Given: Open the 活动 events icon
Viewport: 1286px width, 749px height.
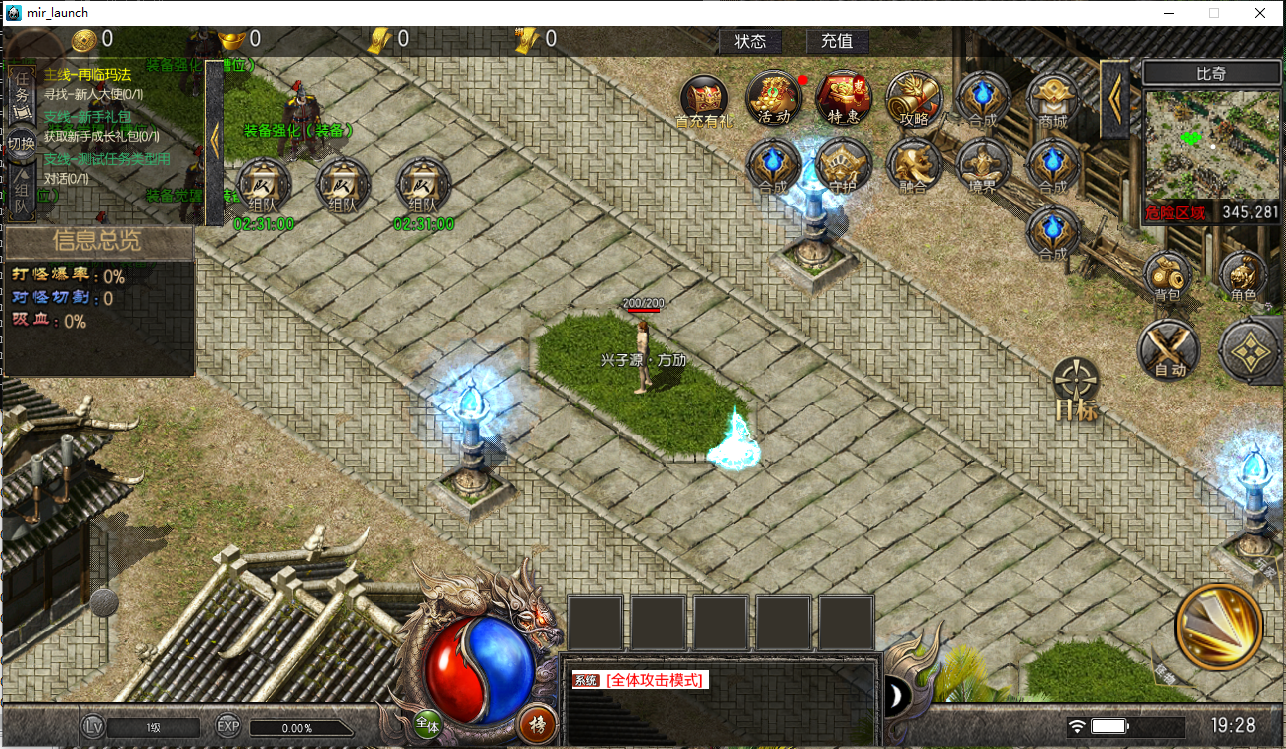Looking at the screenshot, I should [x=773, y=97].
